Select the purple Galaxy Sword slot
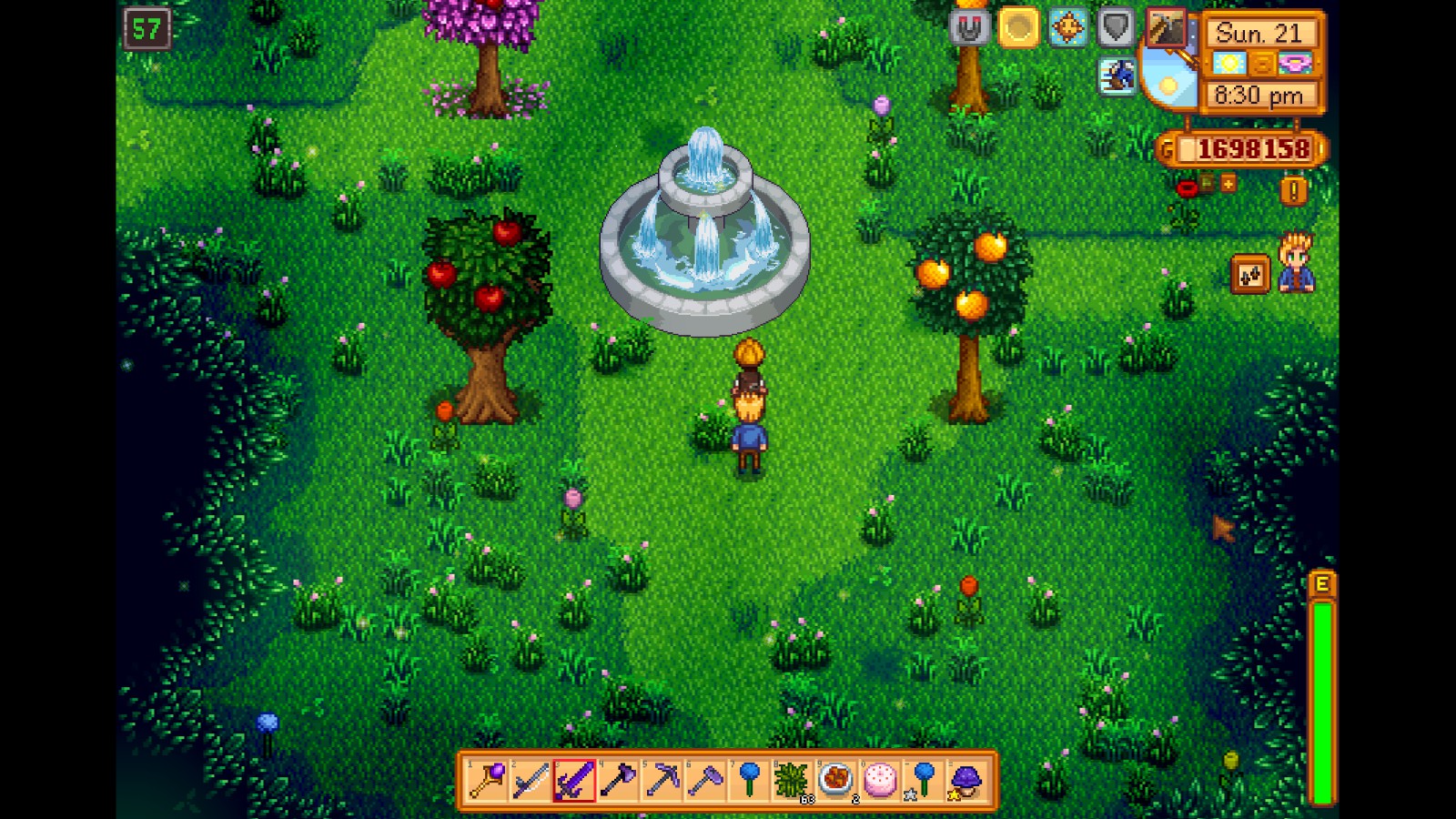Image resolution: width=1456 pixels, height=819 pixels. [x=574, y=781]
